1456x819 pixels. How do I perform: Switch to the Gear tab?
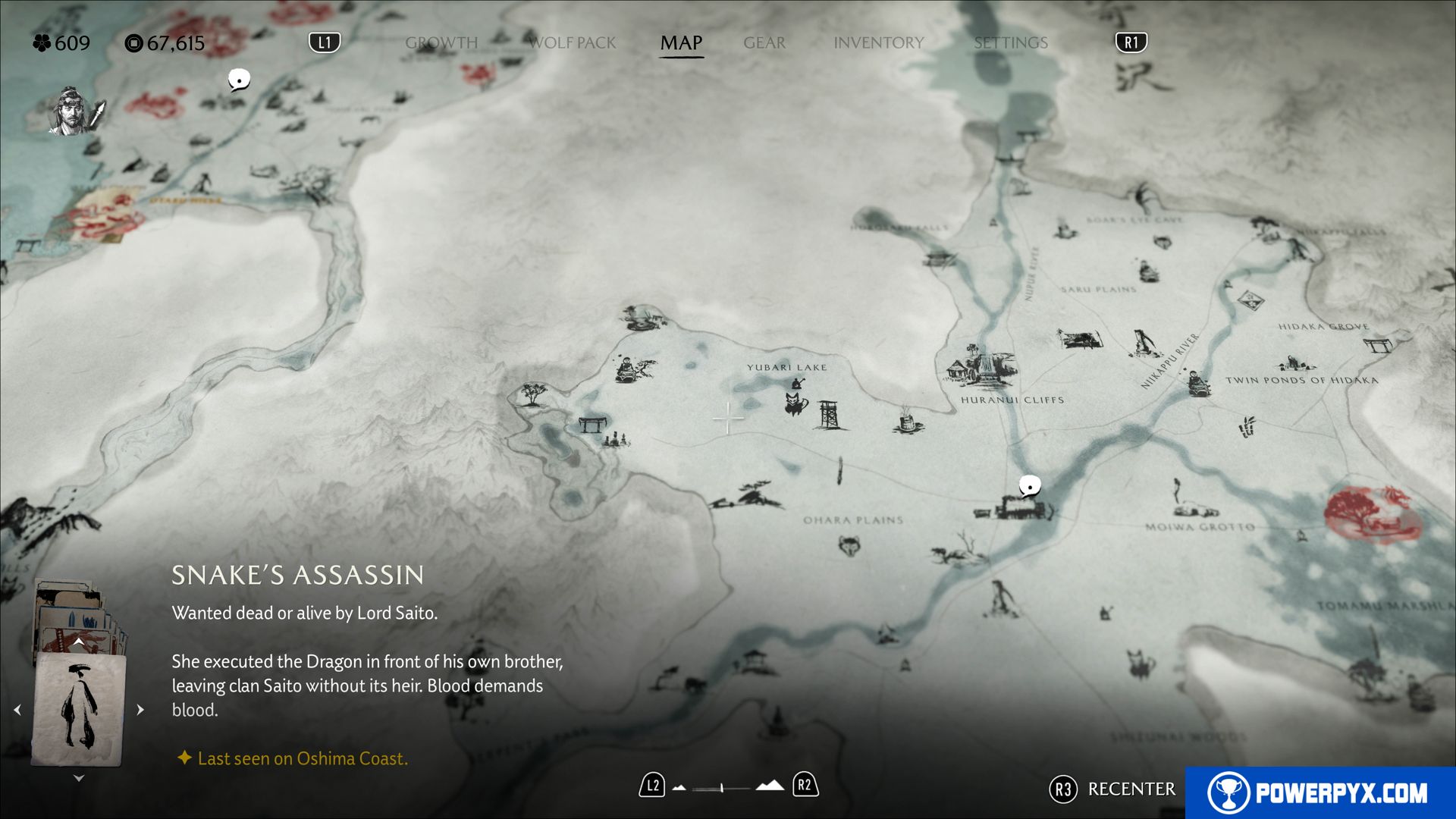(x=764, y=43)
